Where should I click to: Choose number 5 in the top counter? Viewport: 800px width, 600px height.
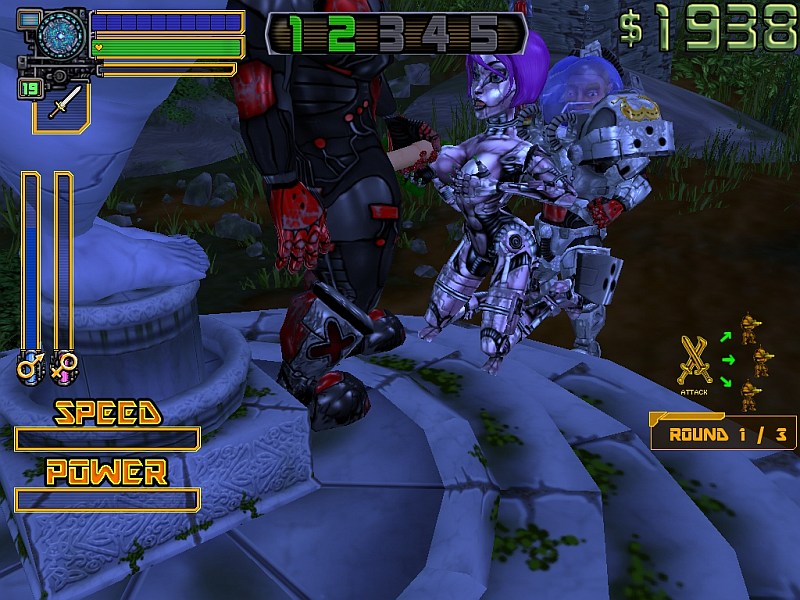click(x=484, y=33)
